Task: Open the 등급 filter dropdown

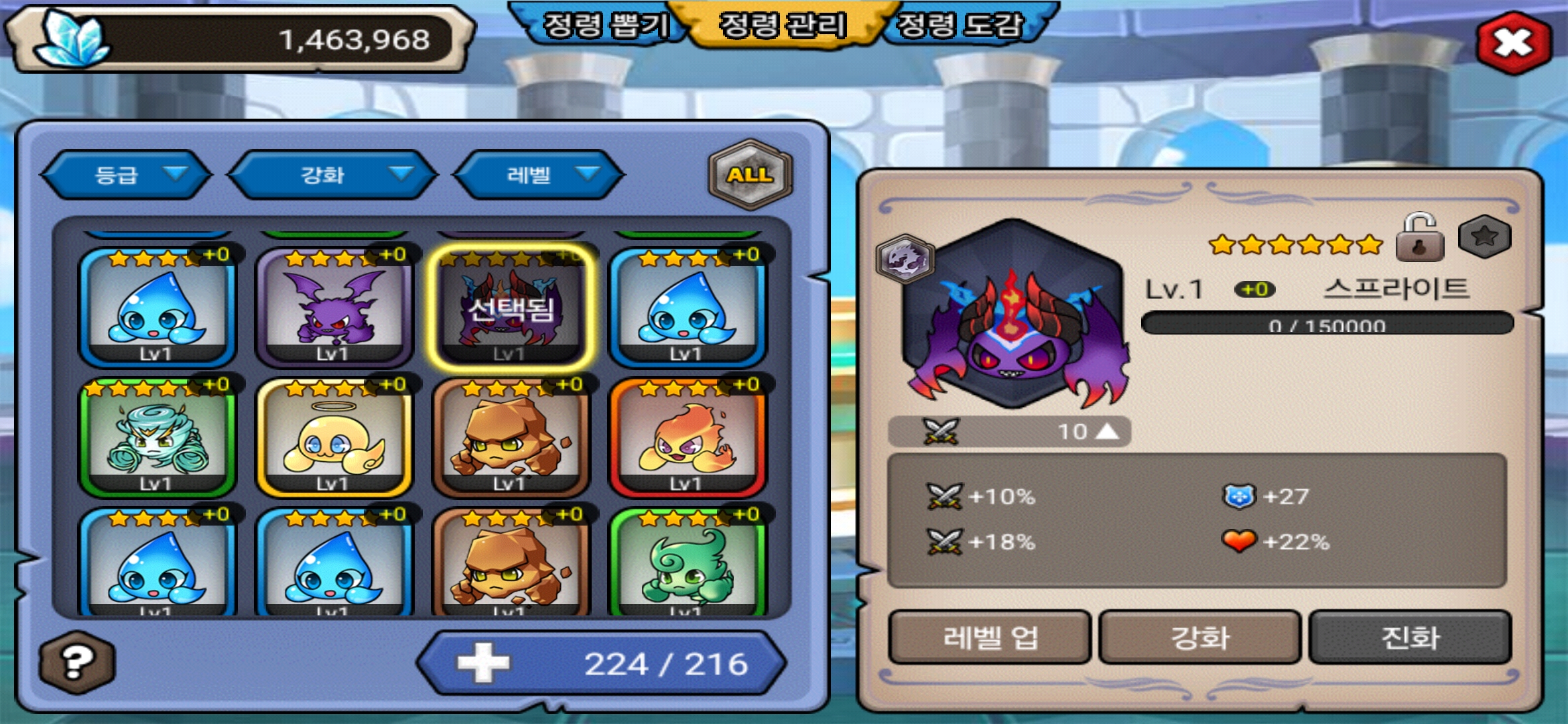Action: tap(126, 175)
